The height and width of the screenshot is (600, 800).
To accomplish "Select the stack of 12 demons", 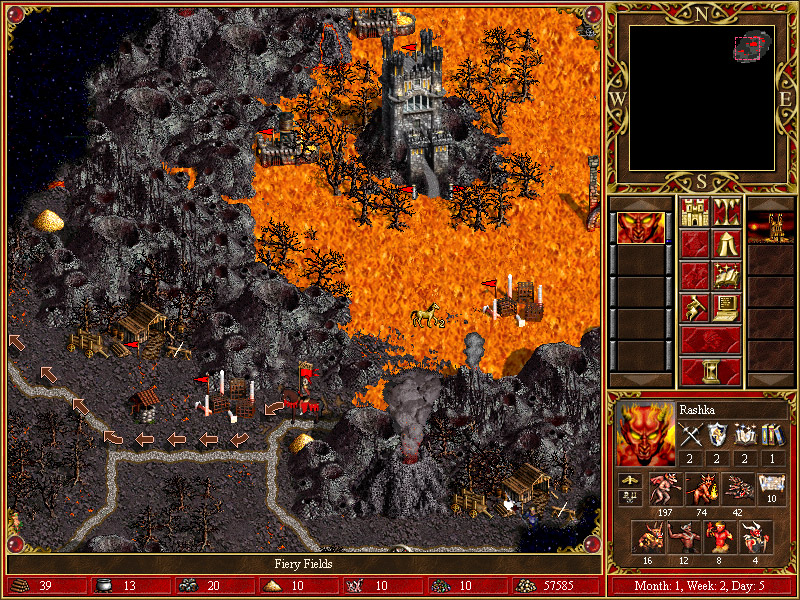I will (x=682, y=536).
